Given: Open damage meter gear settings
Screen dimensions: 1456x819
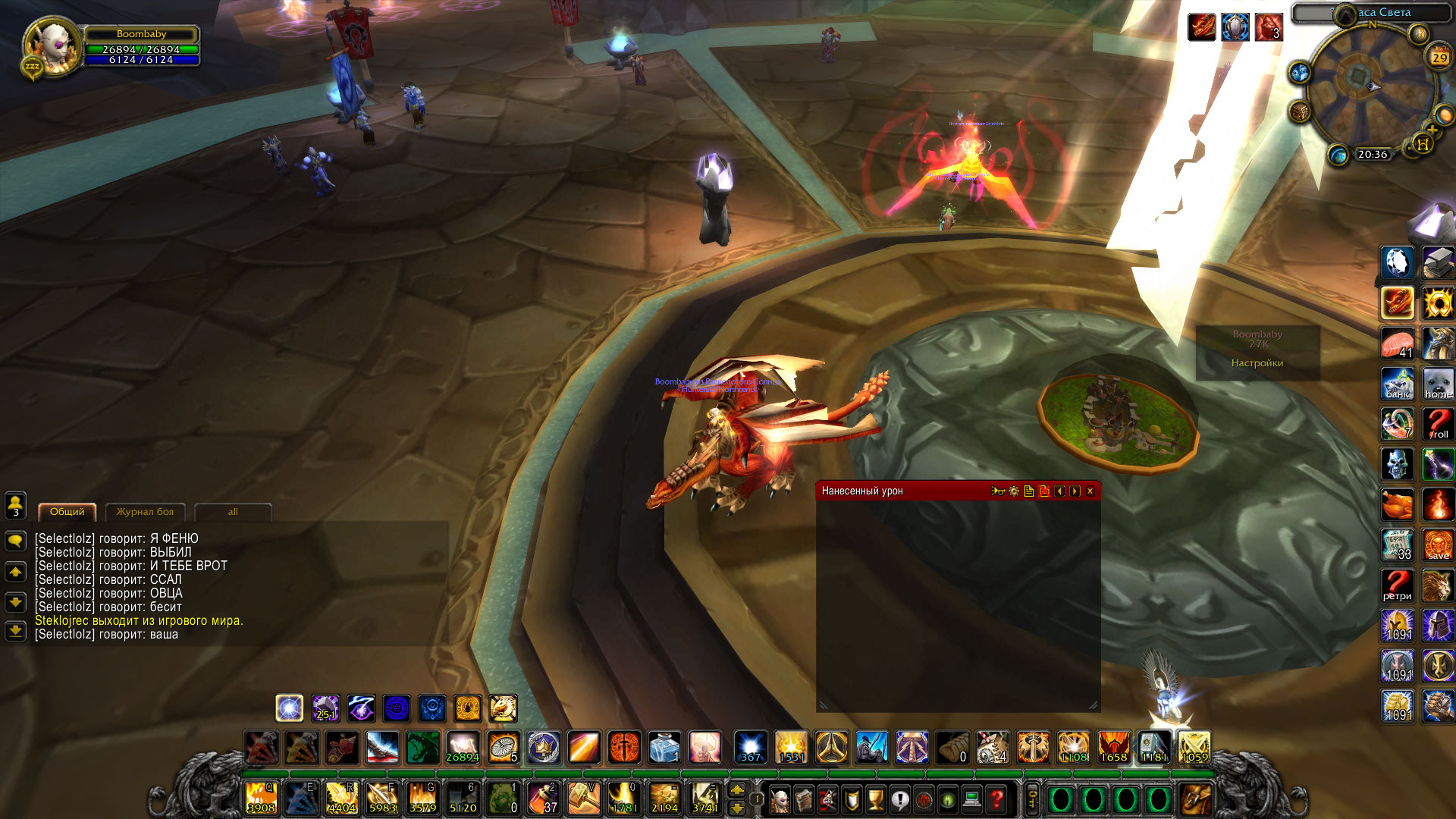Looking at the screenshot, I should pos(1014,491).
